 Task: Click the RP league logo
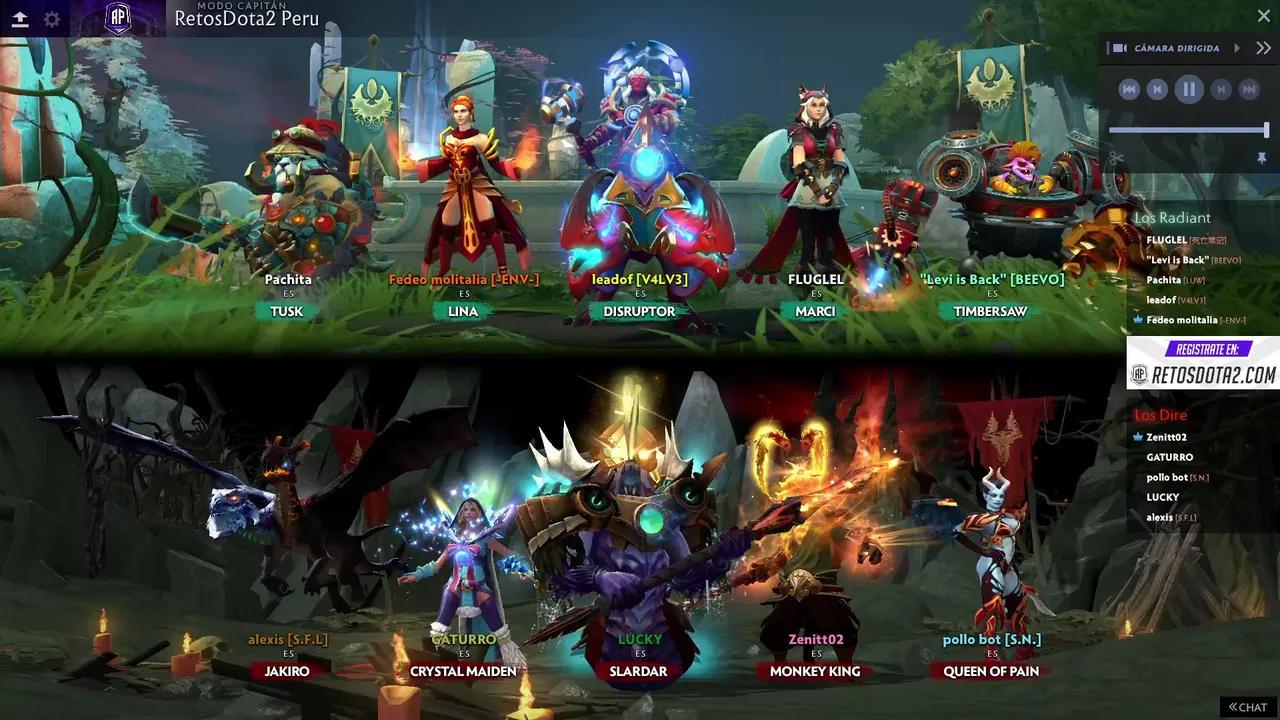(x=119, y=19)
